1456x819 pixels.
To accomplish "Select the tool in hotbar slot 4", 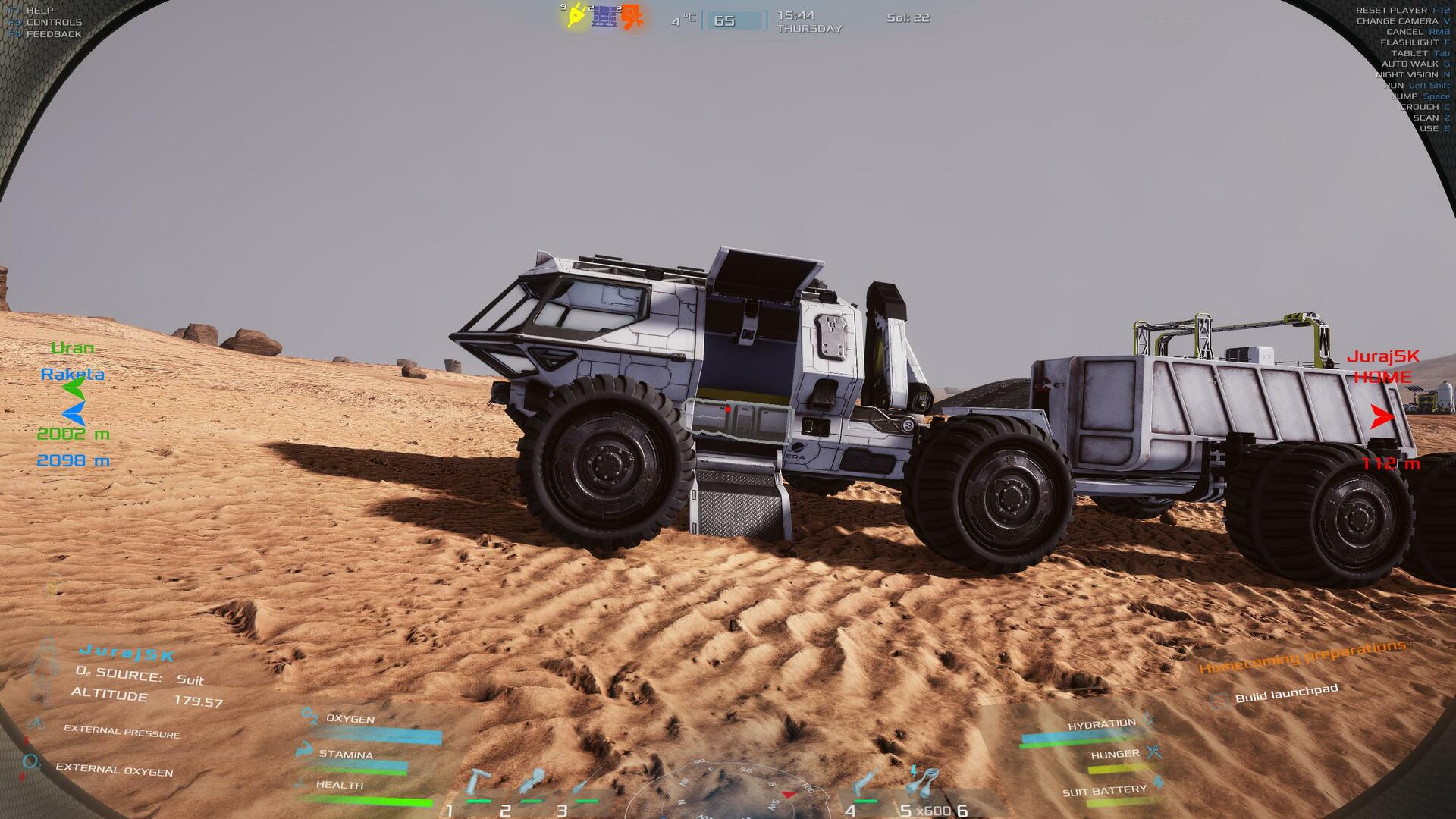I will 865,785.
